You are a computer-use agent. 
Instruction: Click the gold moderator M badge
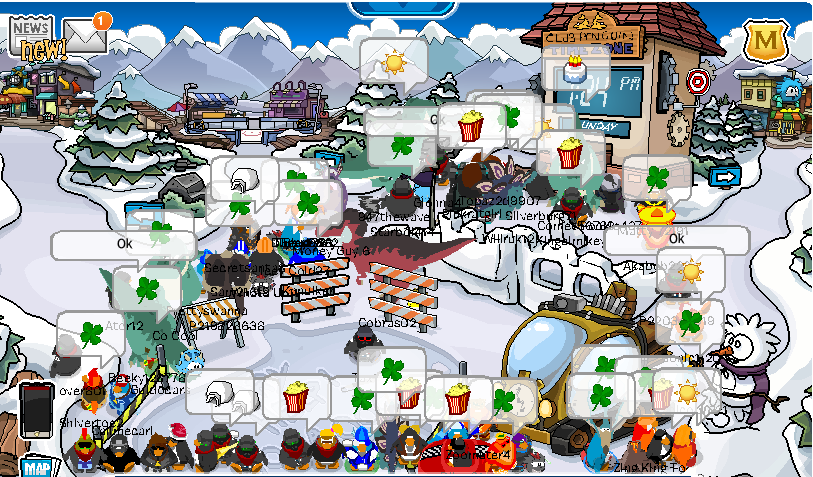[x=765, y=42]
